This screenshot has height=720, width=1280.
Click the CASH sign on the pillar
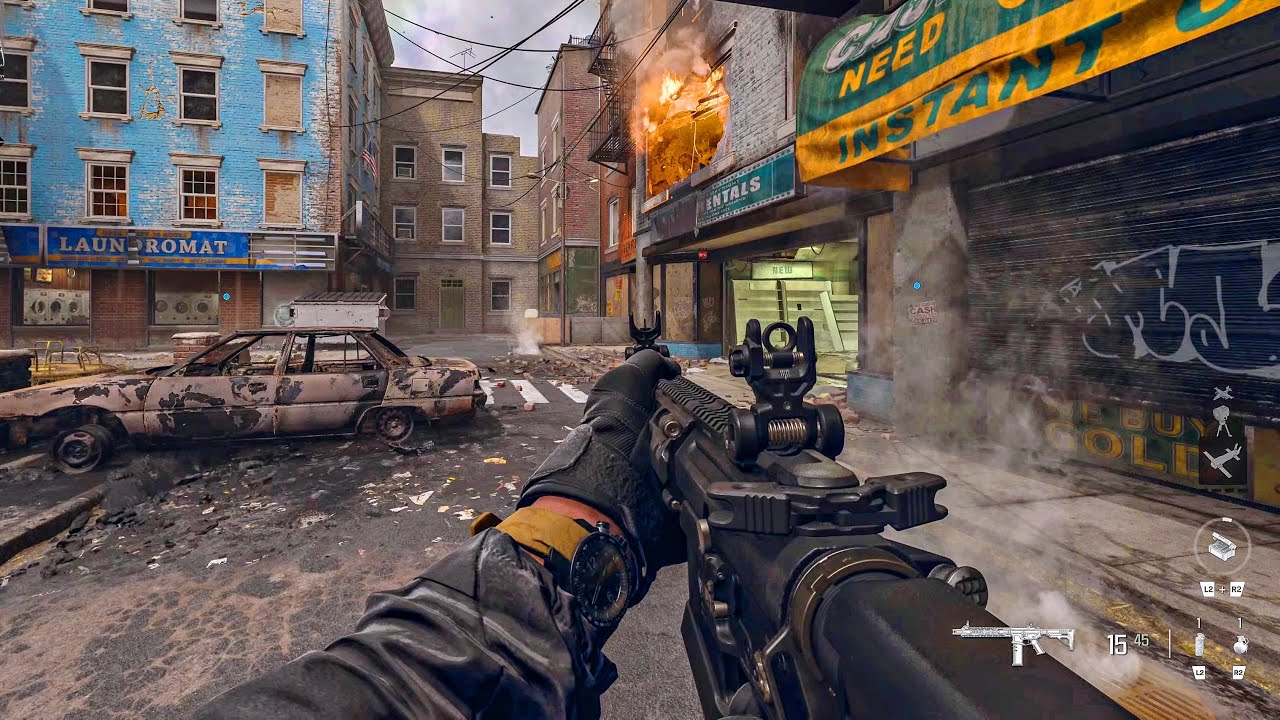click(x=922, y=310)
